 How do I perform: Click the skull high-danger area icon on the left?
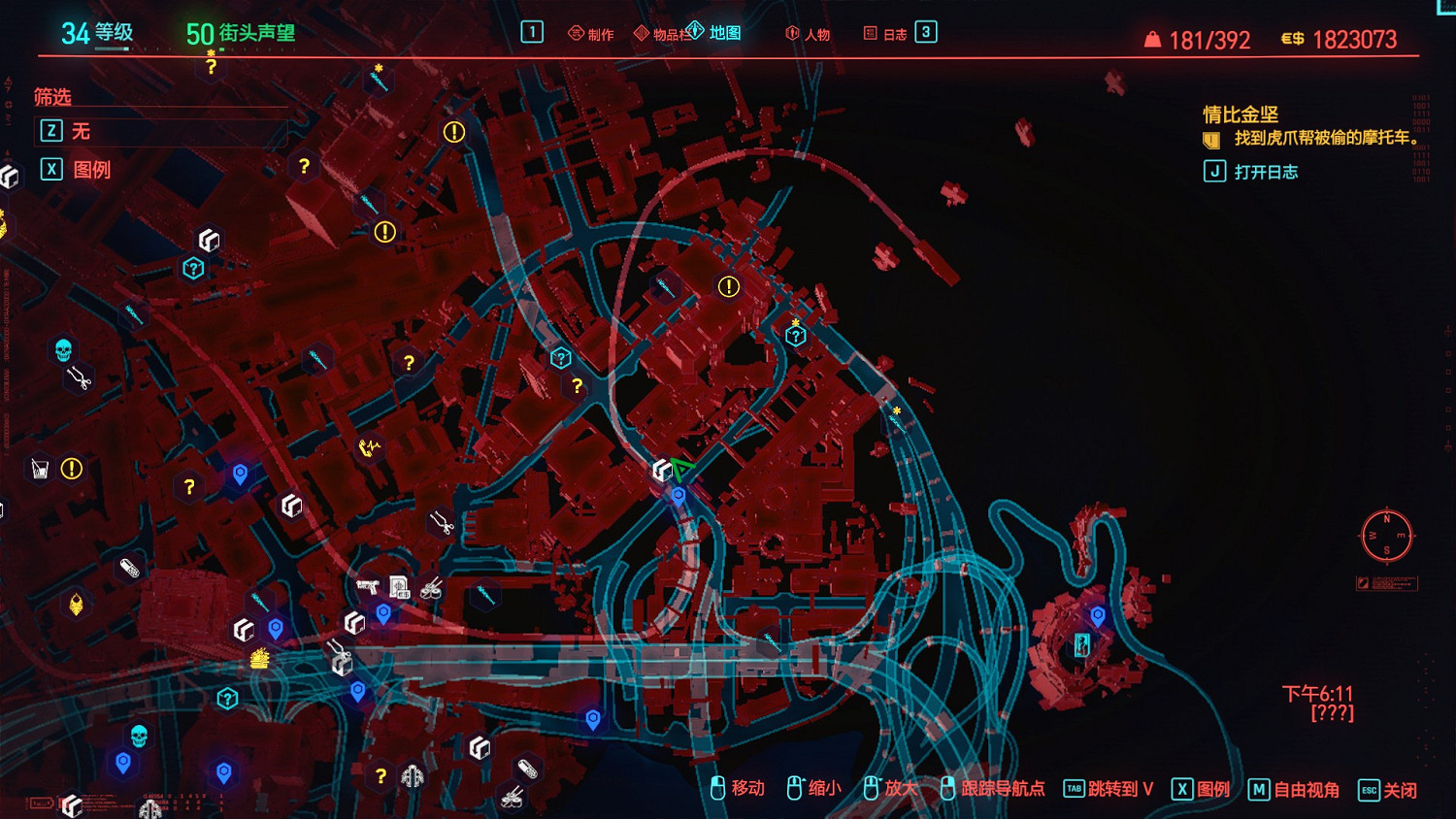[x=62, y=347]
